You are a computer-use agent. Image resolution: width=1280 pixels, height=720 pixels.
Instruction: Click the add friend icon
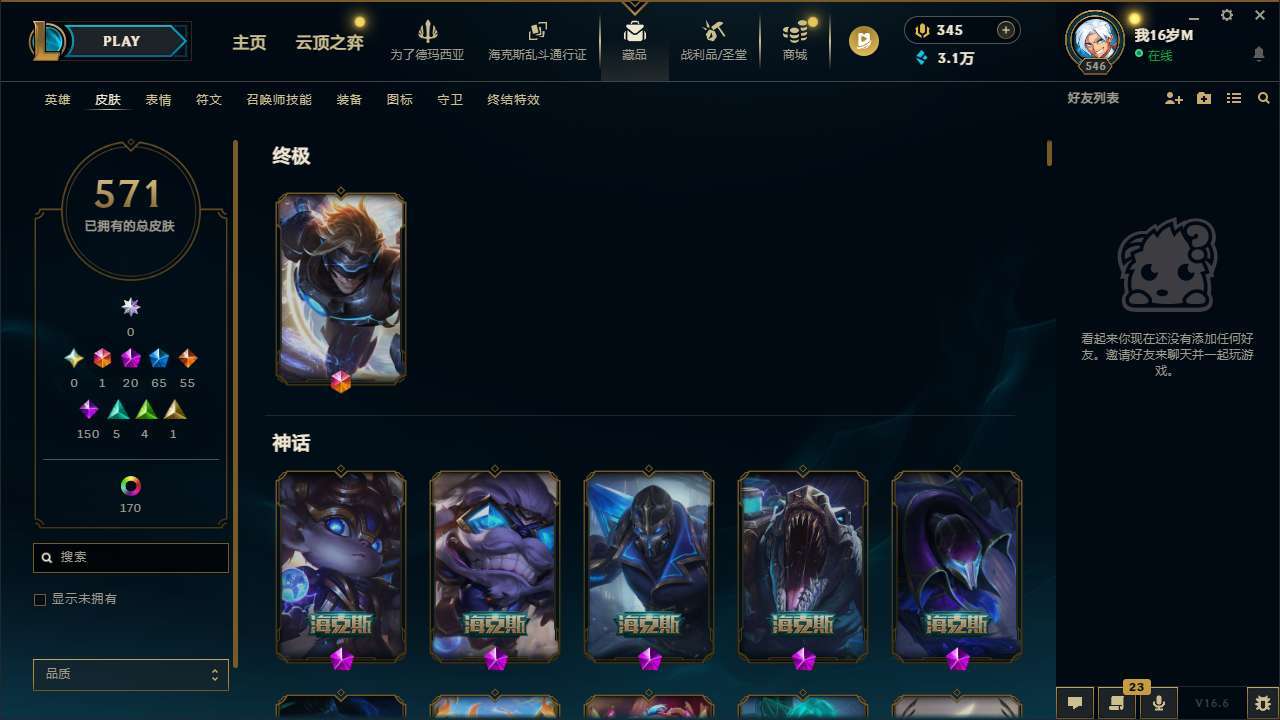[1174, 98]
